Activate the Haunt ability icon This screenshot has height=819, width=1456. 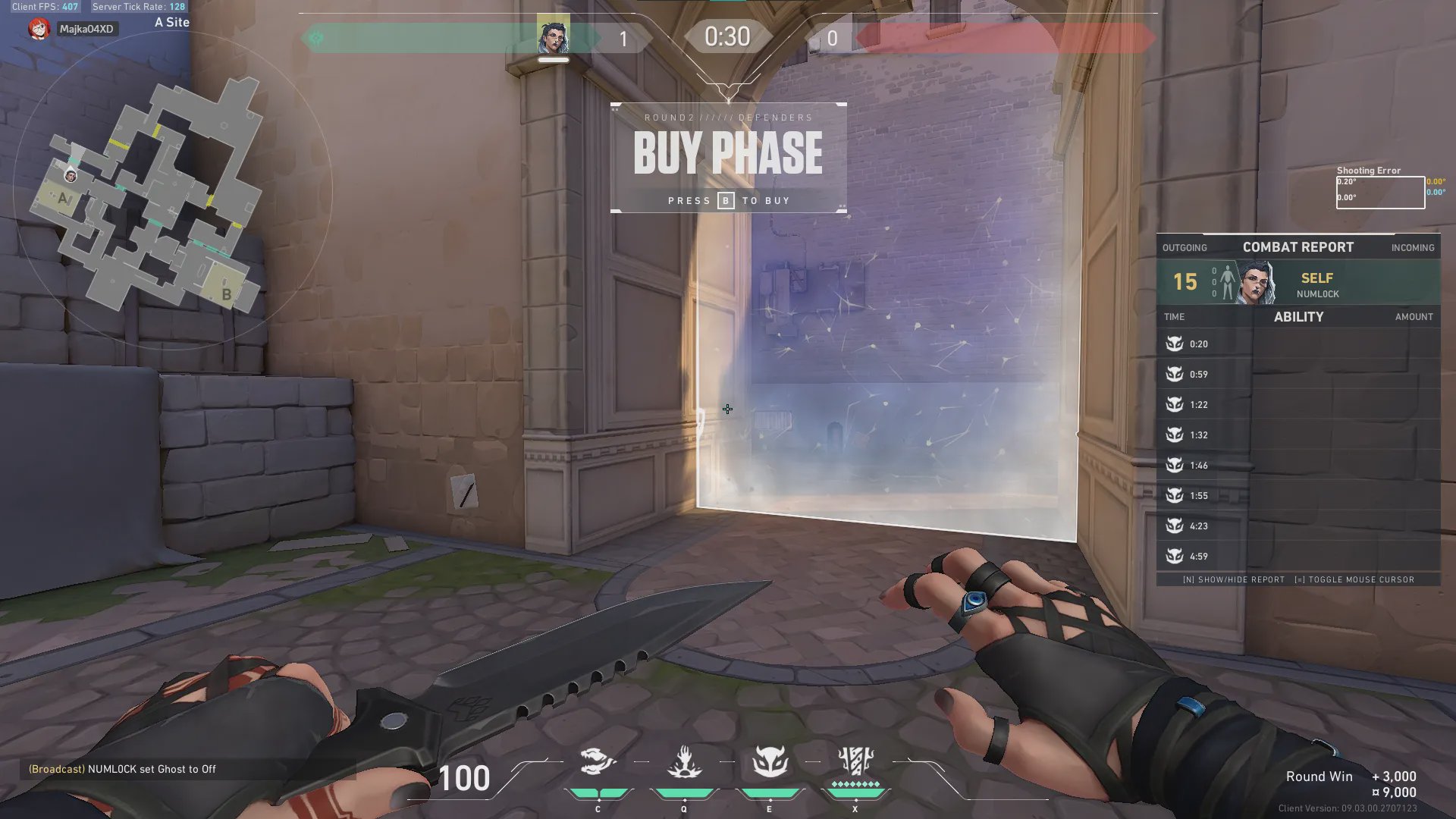point(770,762)
